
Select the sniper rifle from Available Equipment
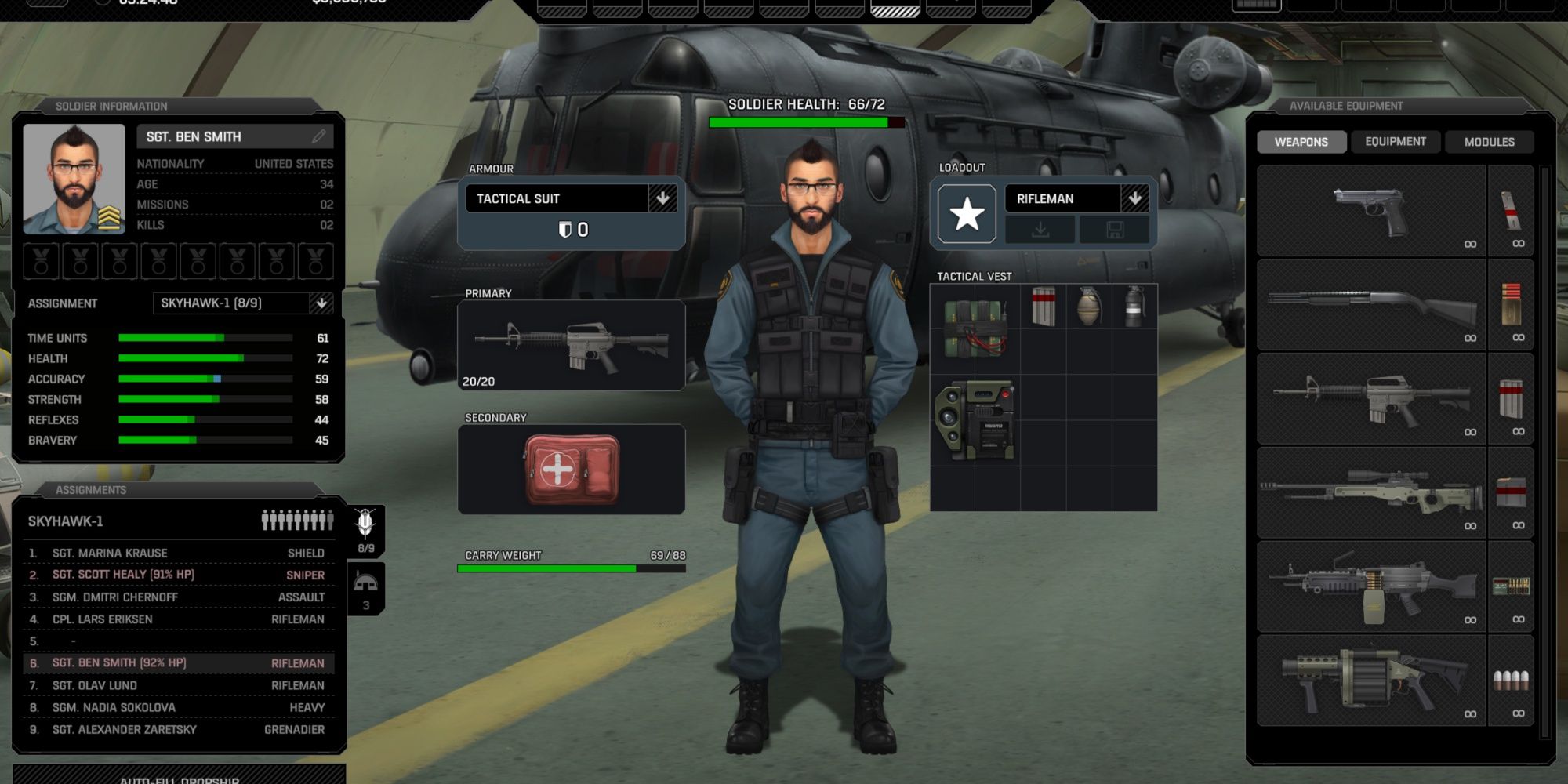[x=1370, y=492]
